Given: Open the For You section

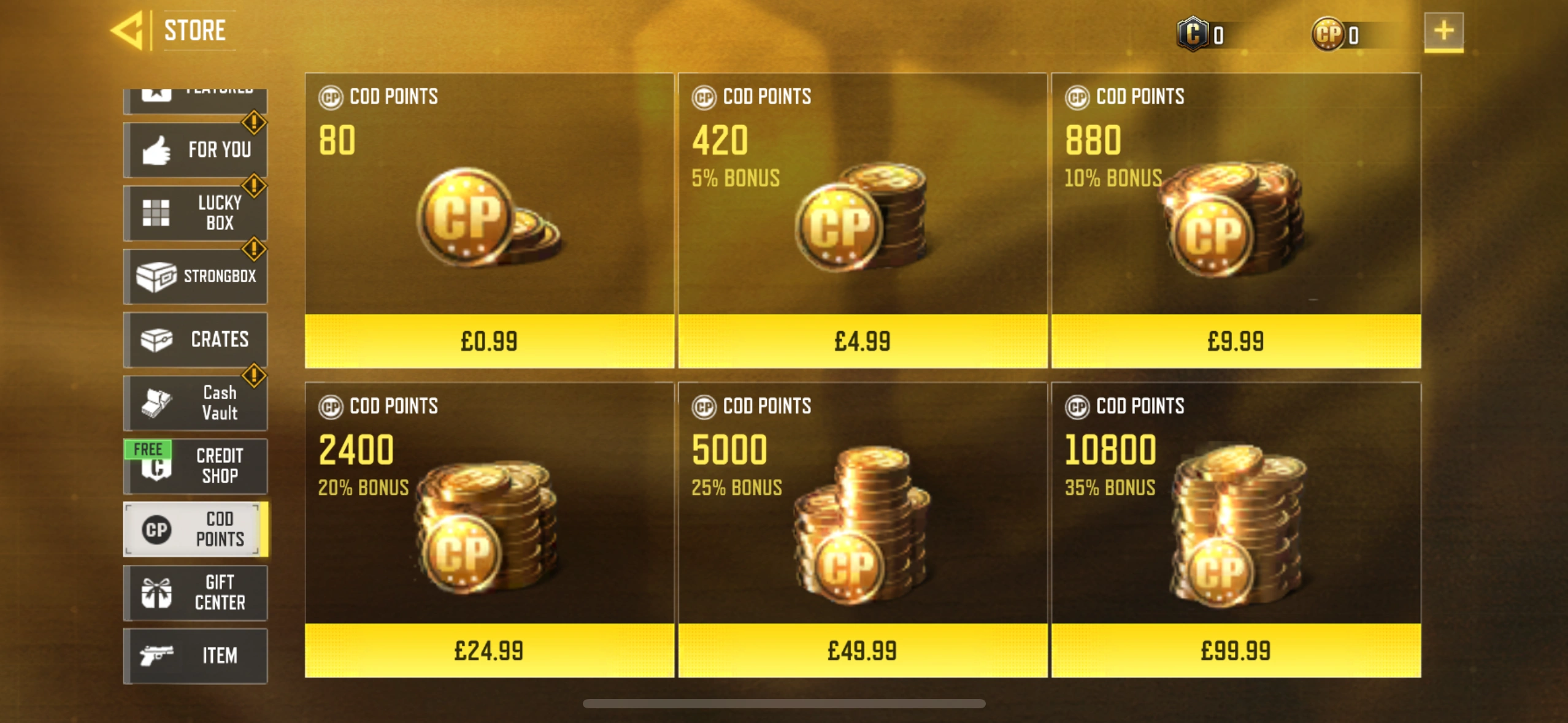Looking at the screenshot, I should point(196,149).
